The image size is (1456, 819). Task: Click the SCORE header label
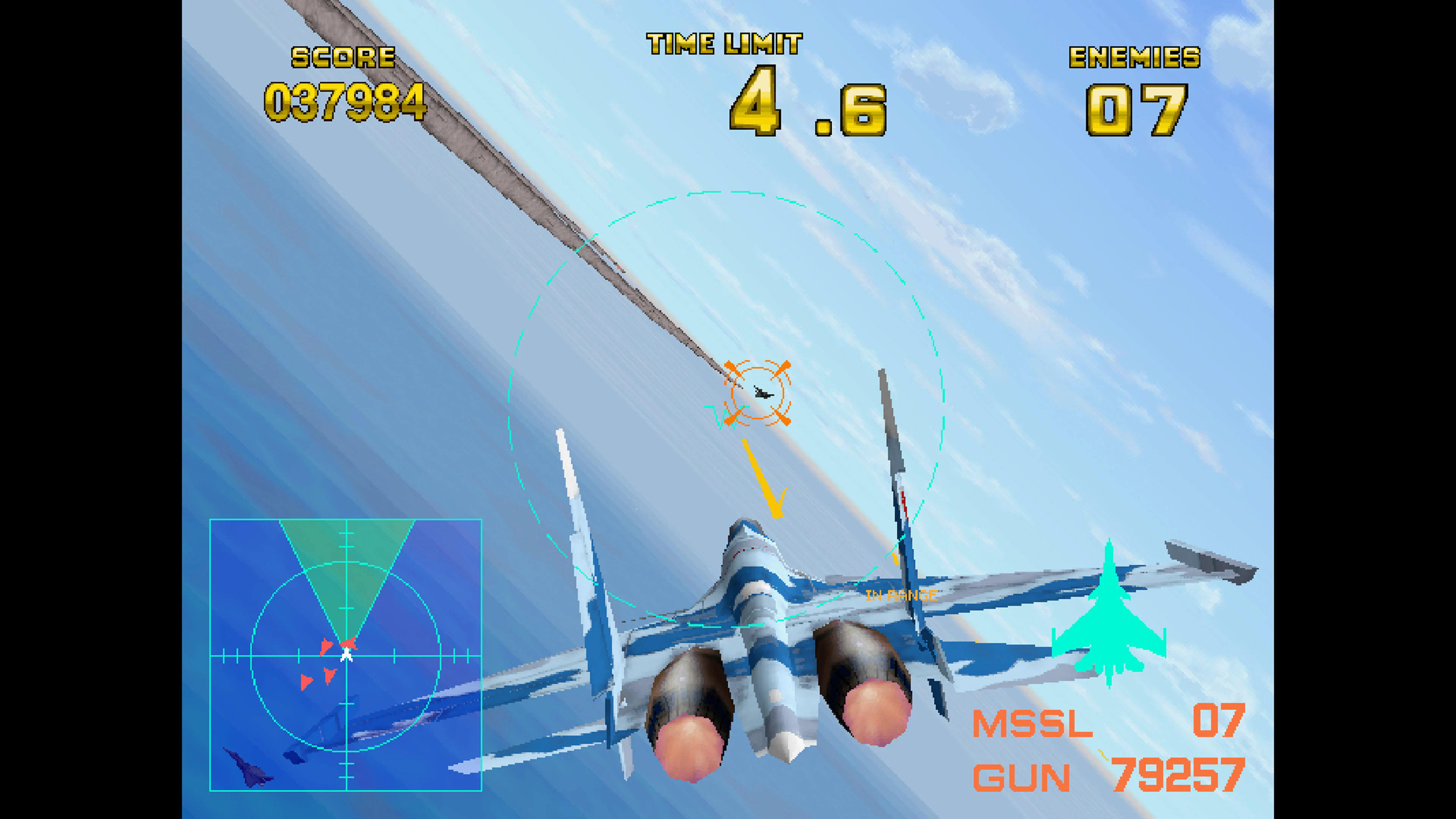pos(344,56)
